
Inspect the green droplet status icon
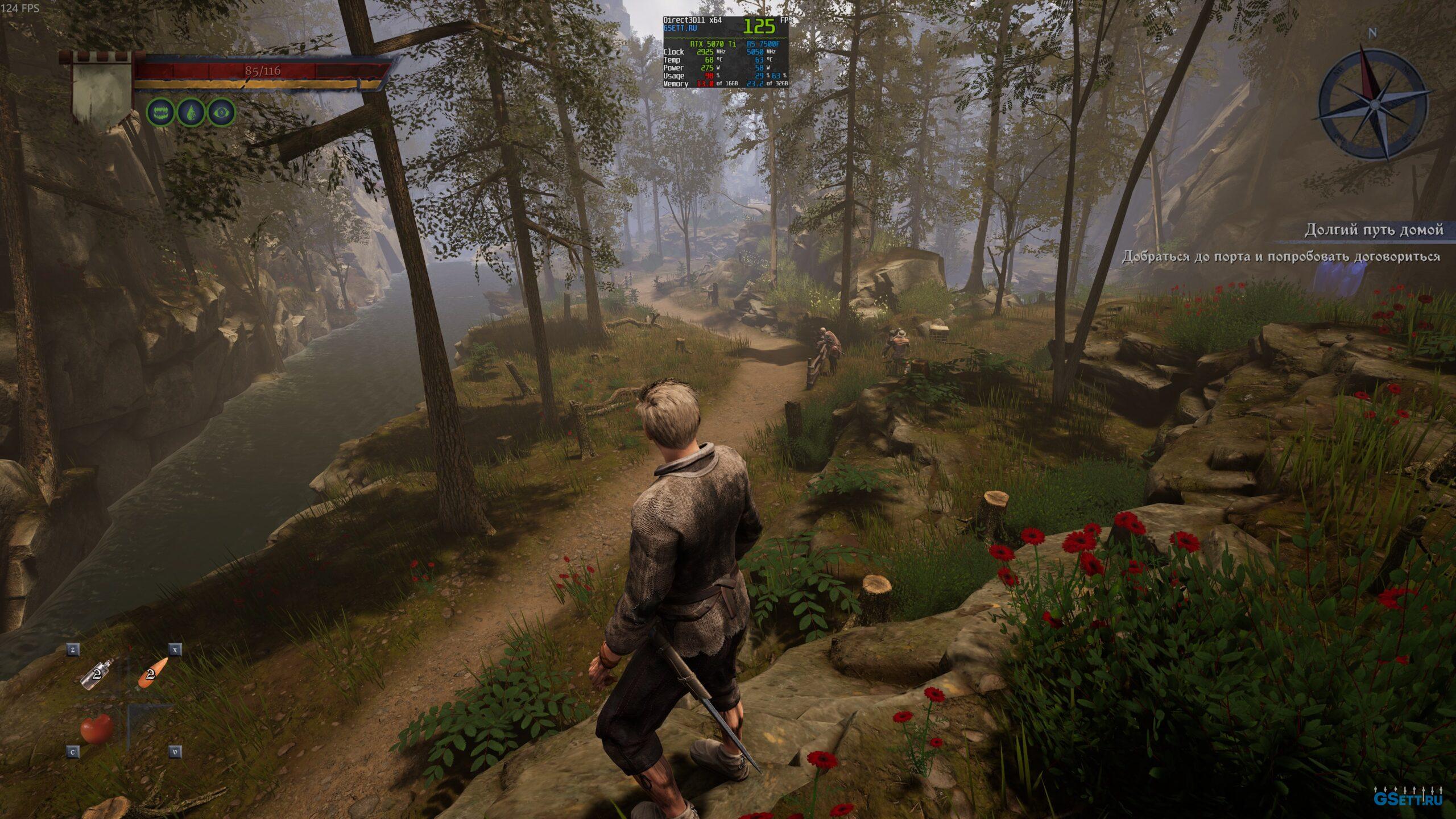coord(191,113)
